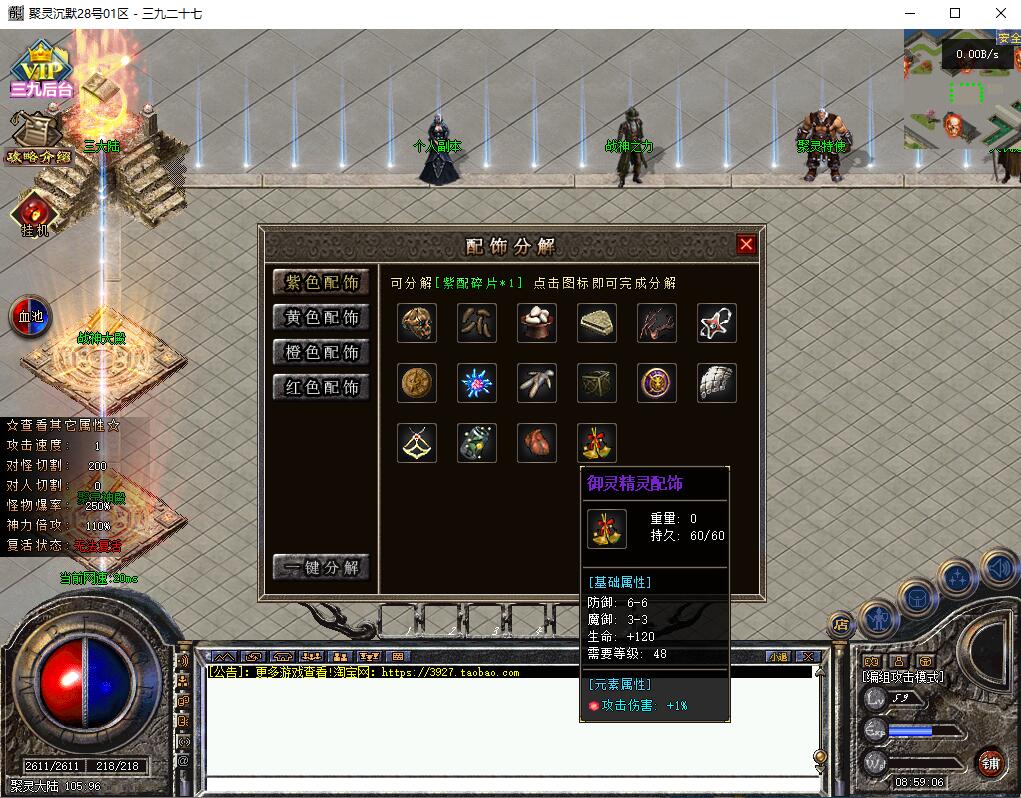Select the skull mask accessory slot

(x=417, y=323)
